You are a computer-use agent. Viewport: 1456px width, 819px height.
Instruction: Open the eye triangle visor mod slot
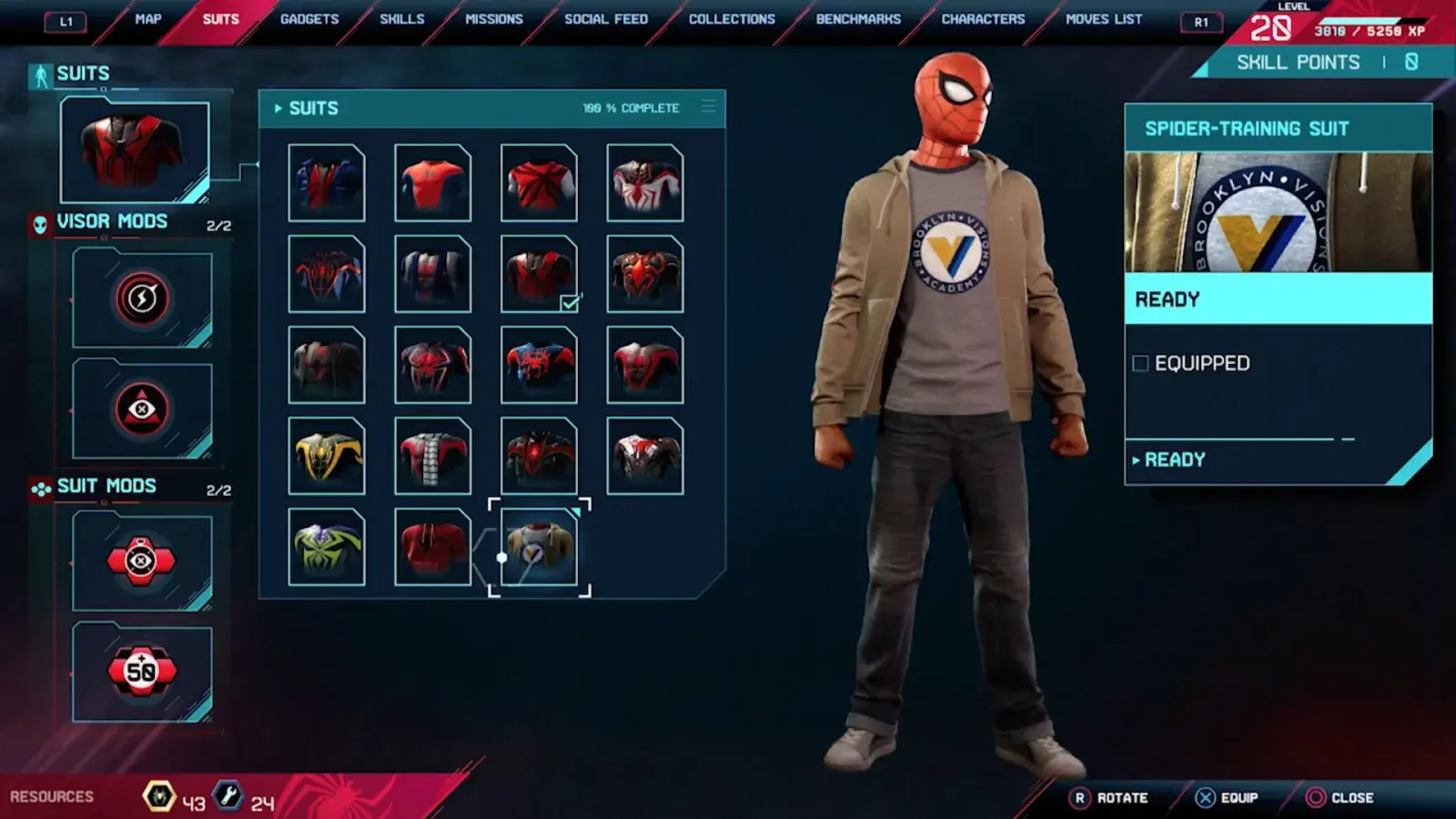142,409
